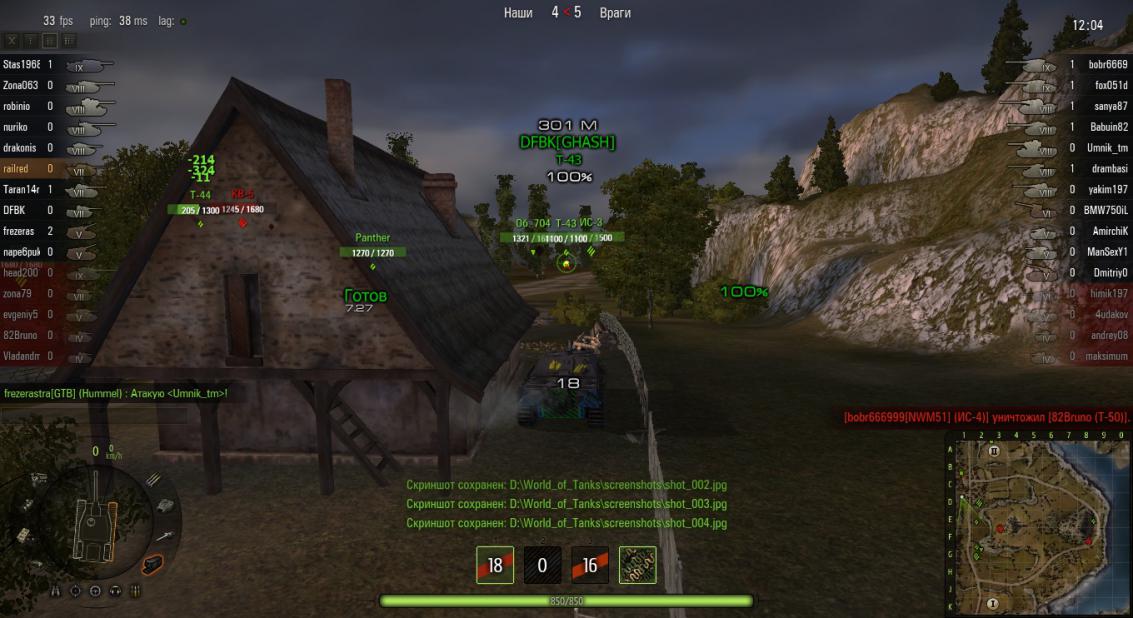Select the ammo slot with 18 shells
This screenshot has width=1133, height=618.
tap(494, 565)
